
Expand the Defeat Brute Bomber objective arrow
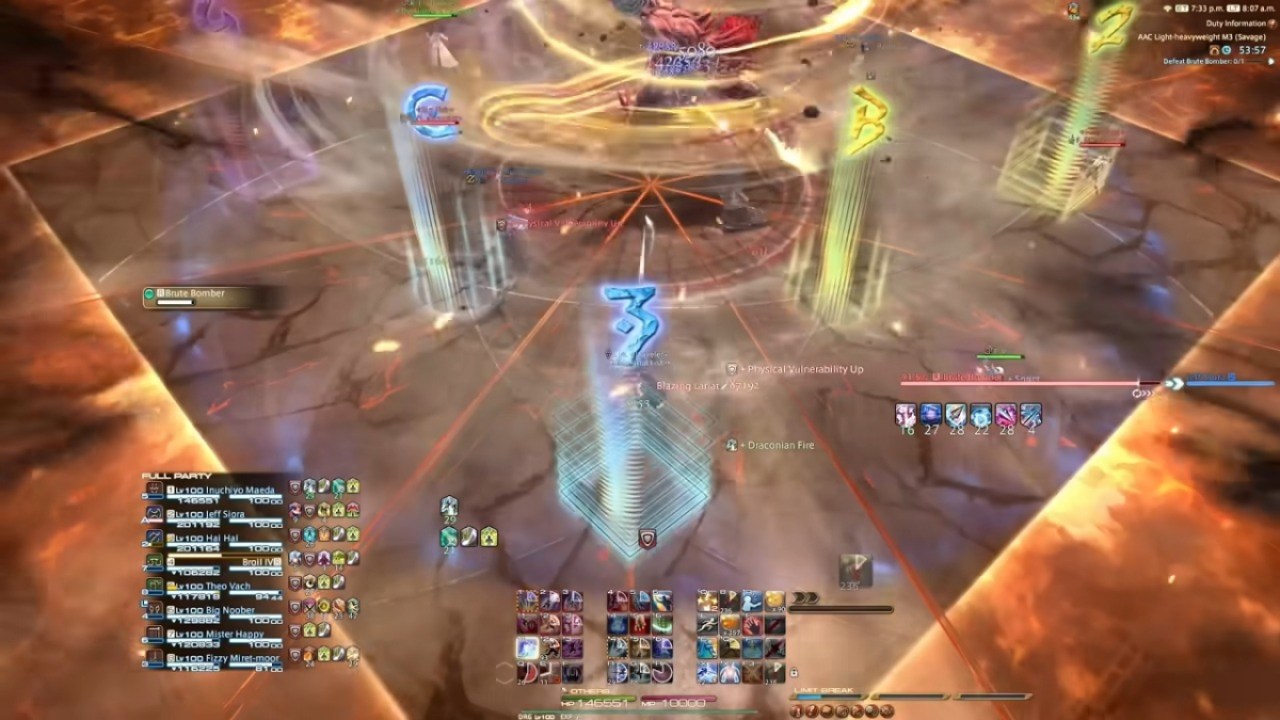[x=1271, y=61]
